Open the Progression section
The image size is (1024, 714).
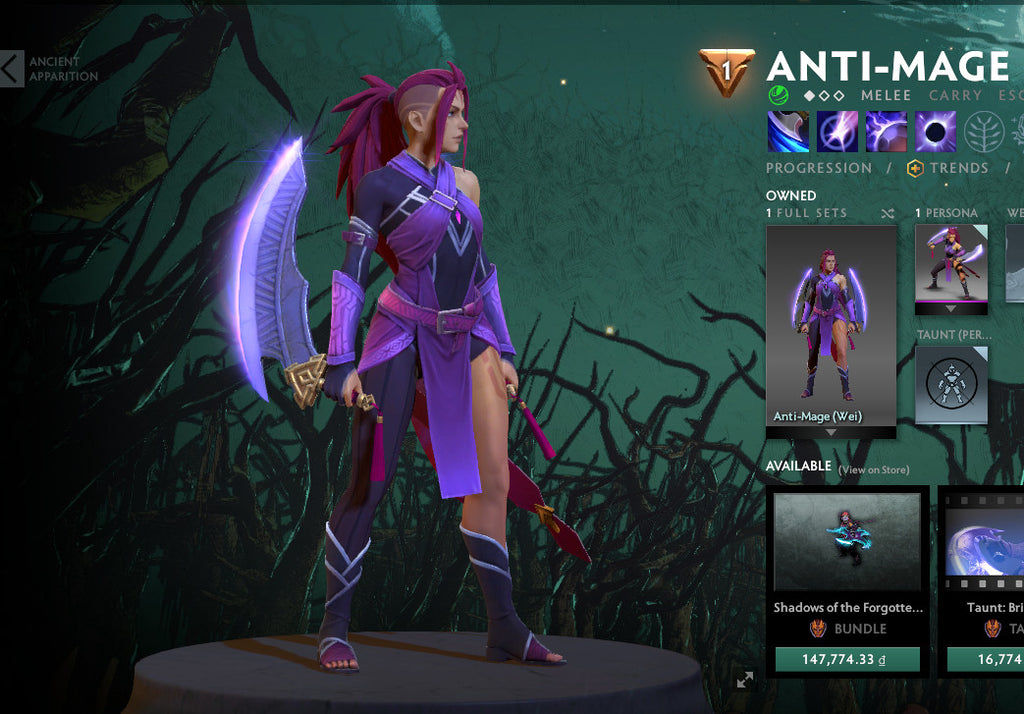tap(818, 168)
